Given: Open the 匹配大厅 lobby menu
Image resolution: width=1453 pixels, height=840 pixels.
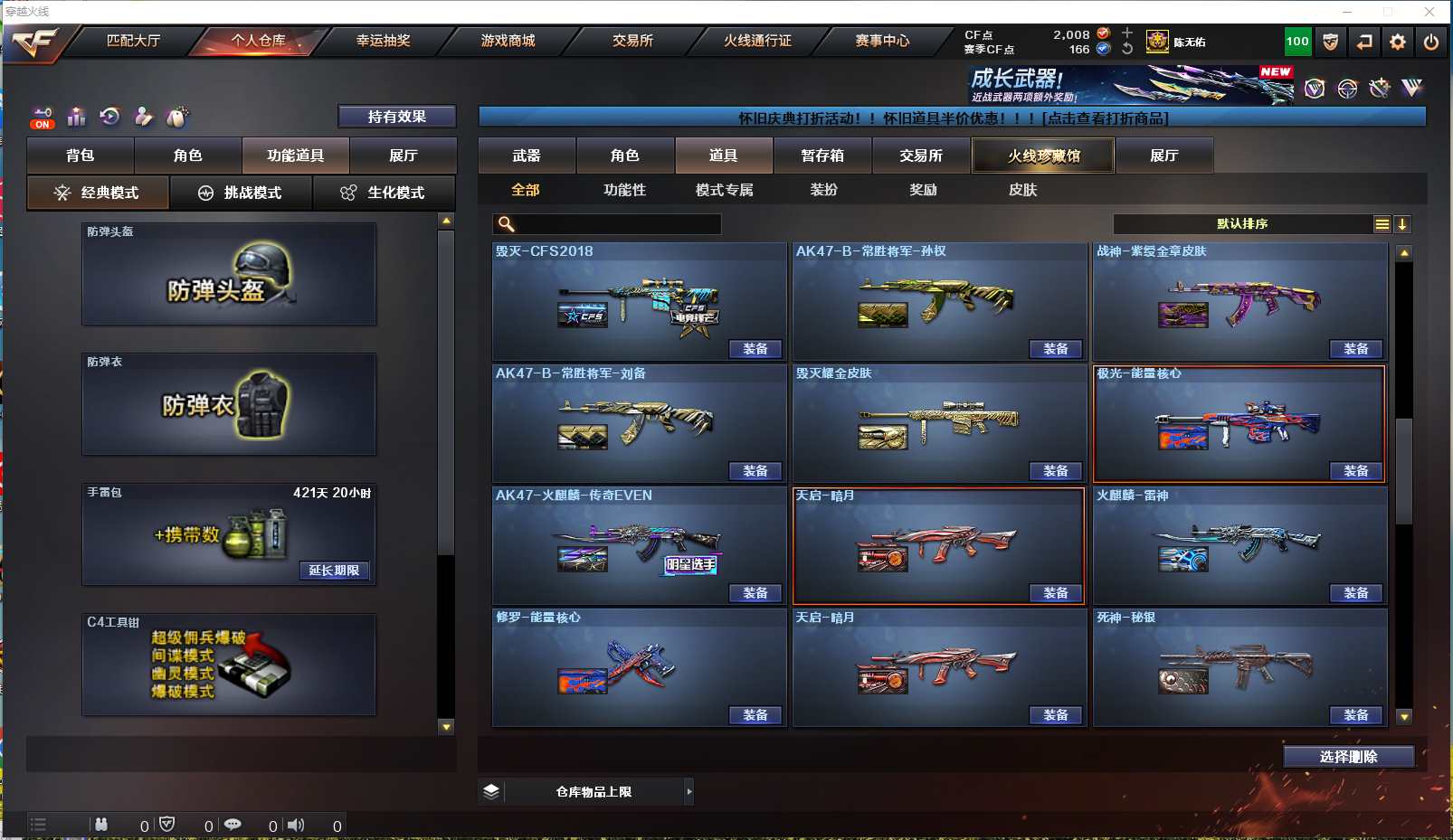Looking at the screenshot, I should point(133,41).
